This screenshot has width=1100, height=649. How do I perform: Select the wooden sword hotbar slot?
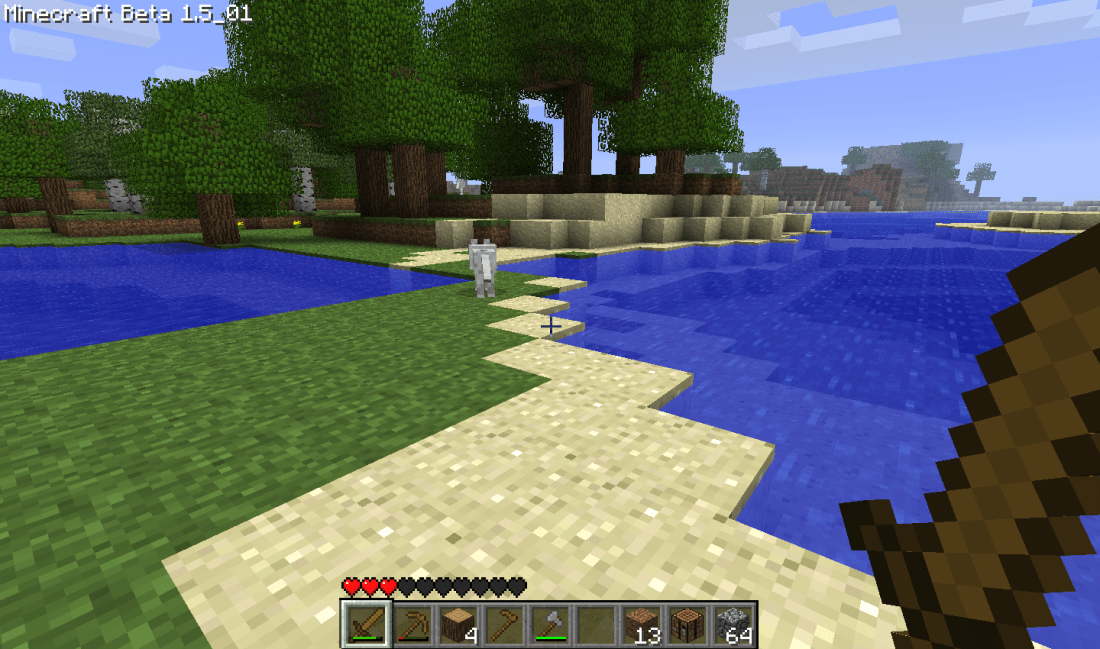coord(365,624)
